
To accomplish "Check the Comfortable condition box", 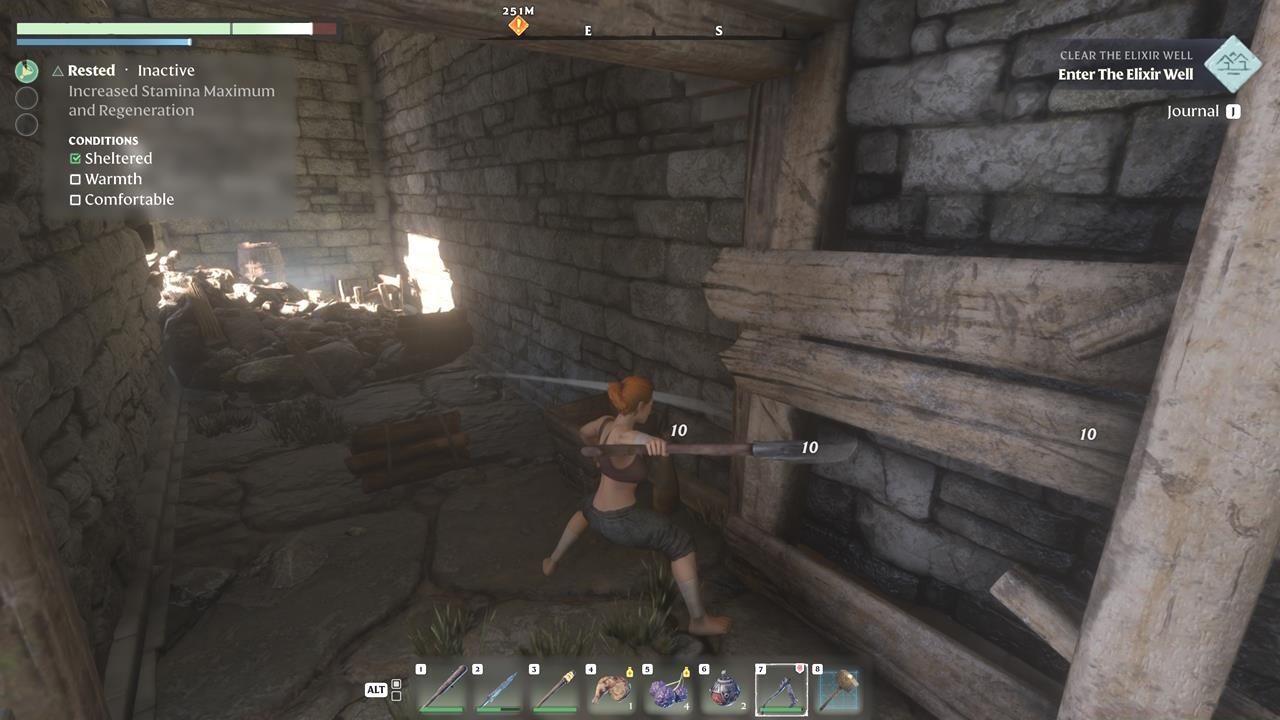I will tap(75, 199).
